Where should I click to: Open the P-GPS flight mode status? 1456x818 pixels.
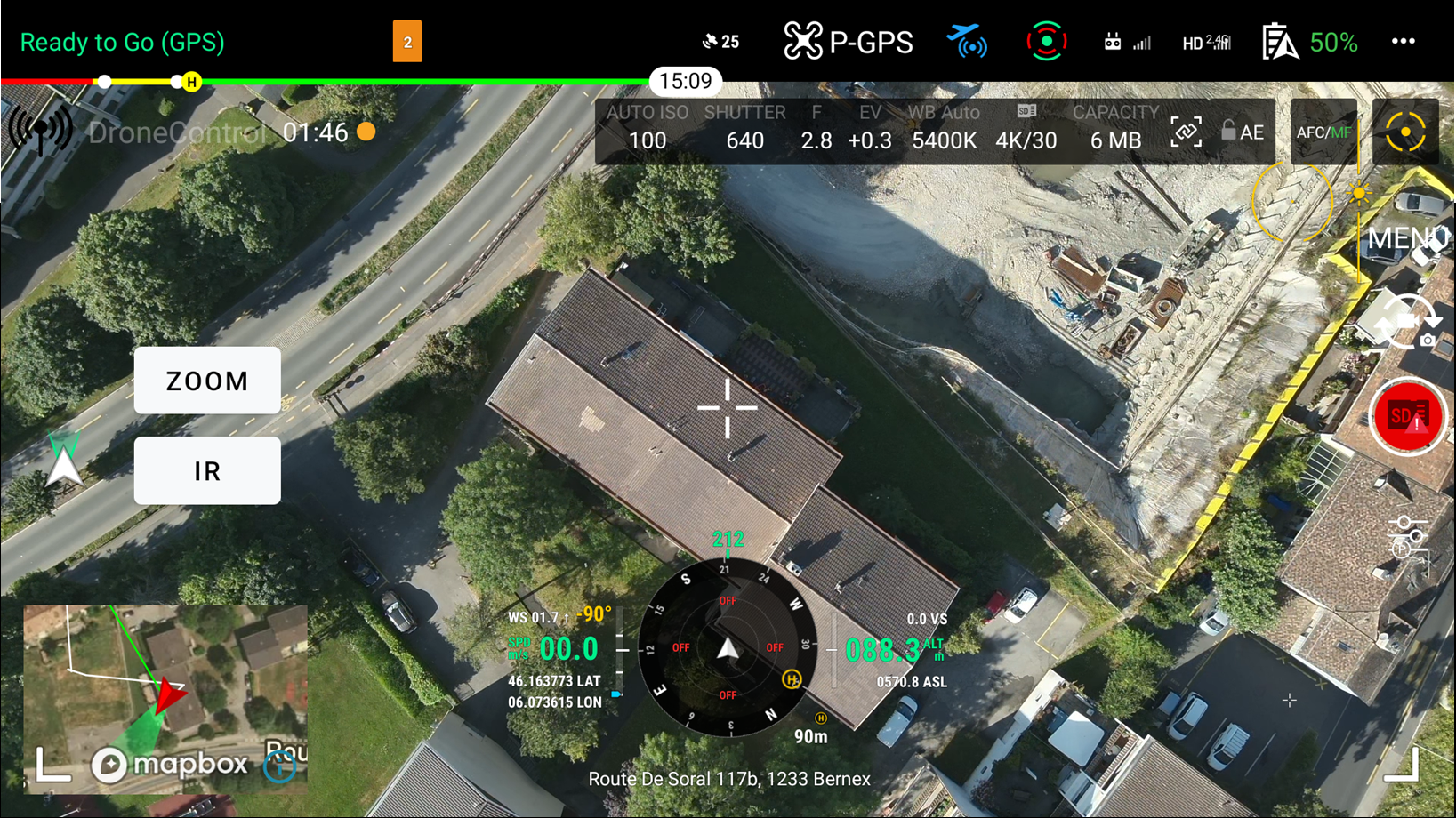pos(849,42)
